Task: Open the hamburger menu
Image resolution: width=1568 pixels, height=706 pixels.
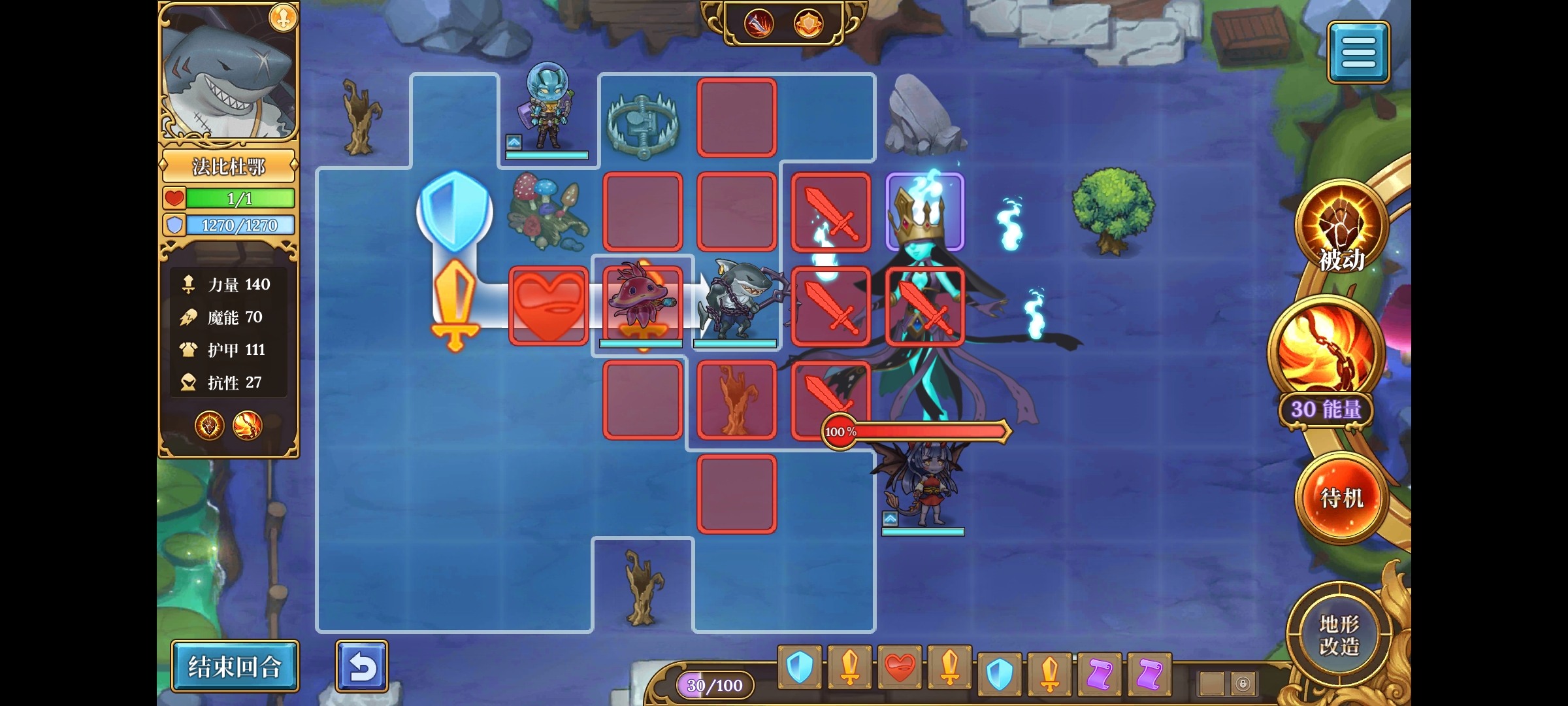Action: pos(1358,52)
